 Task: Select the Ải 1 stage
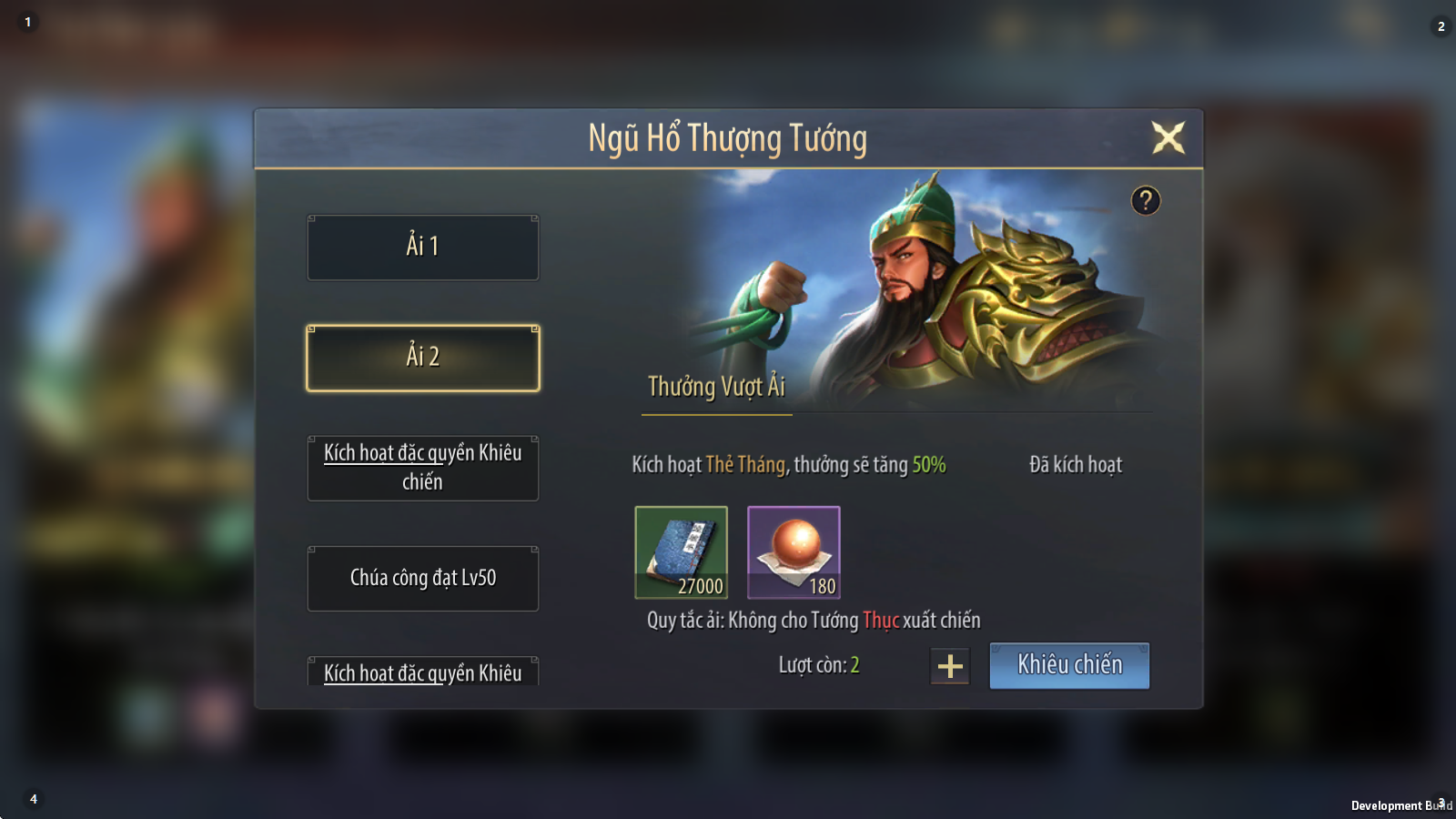click(423, 248)
